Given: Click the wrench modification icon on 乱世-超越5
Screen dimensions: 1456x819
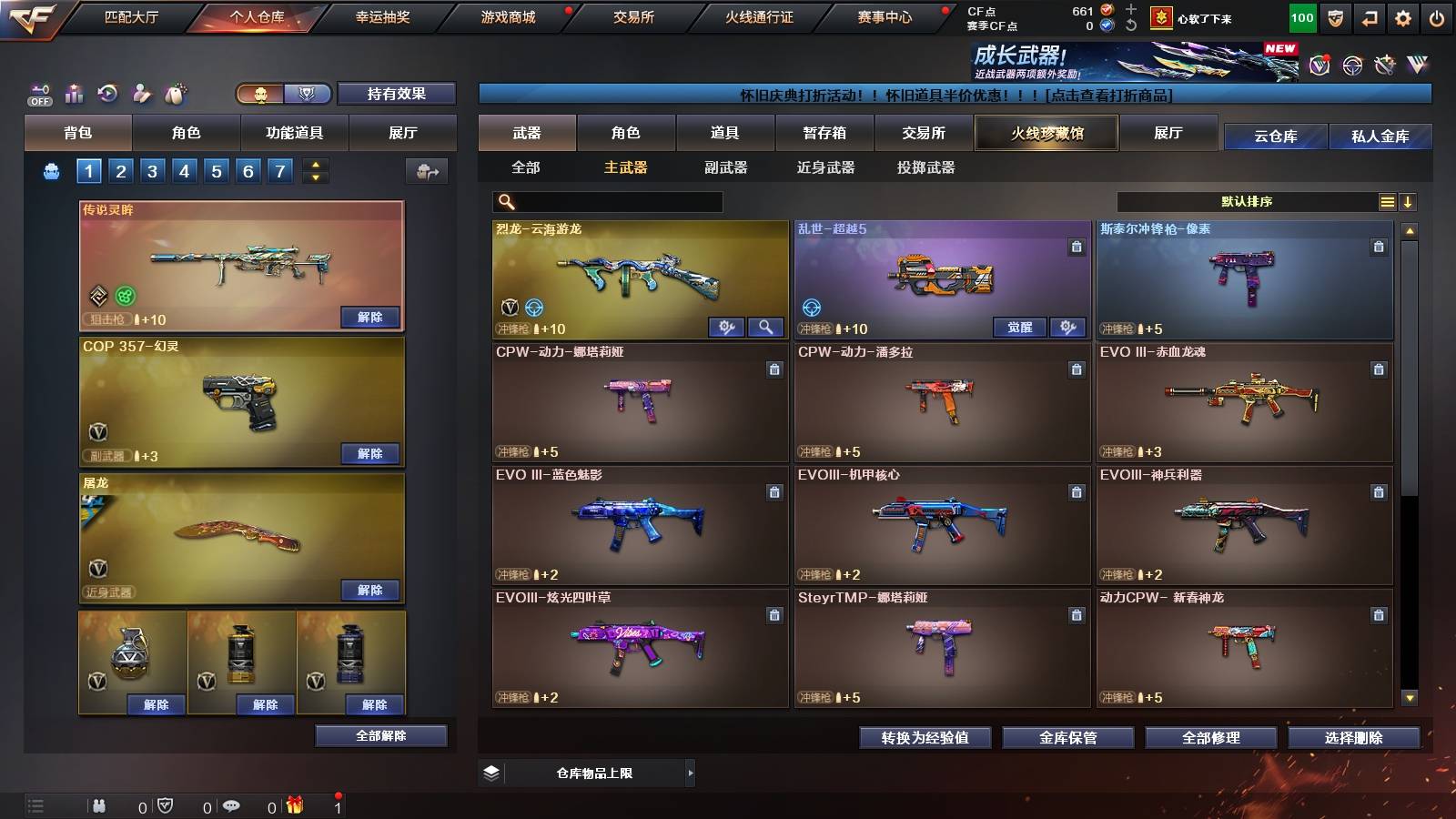Looking at the screenshot, I should point(1067,327).
